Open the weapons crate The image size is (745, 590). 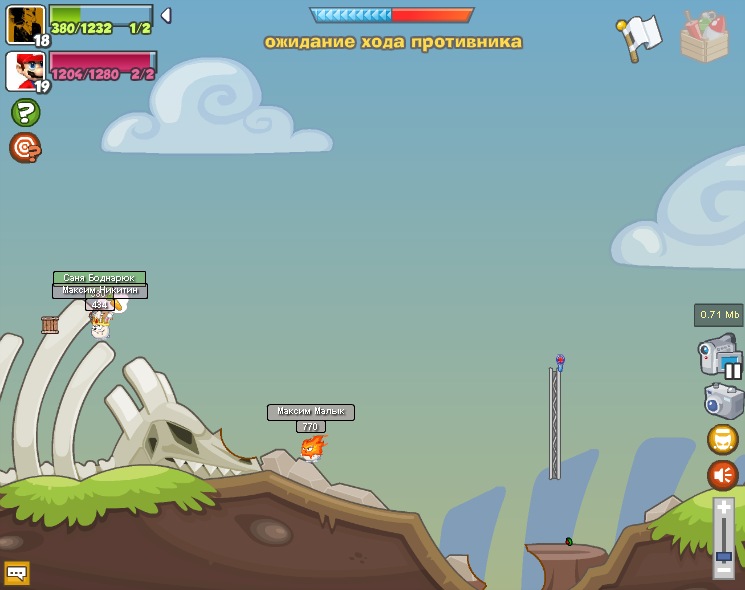pyautogui.click(x=704, y=37)
